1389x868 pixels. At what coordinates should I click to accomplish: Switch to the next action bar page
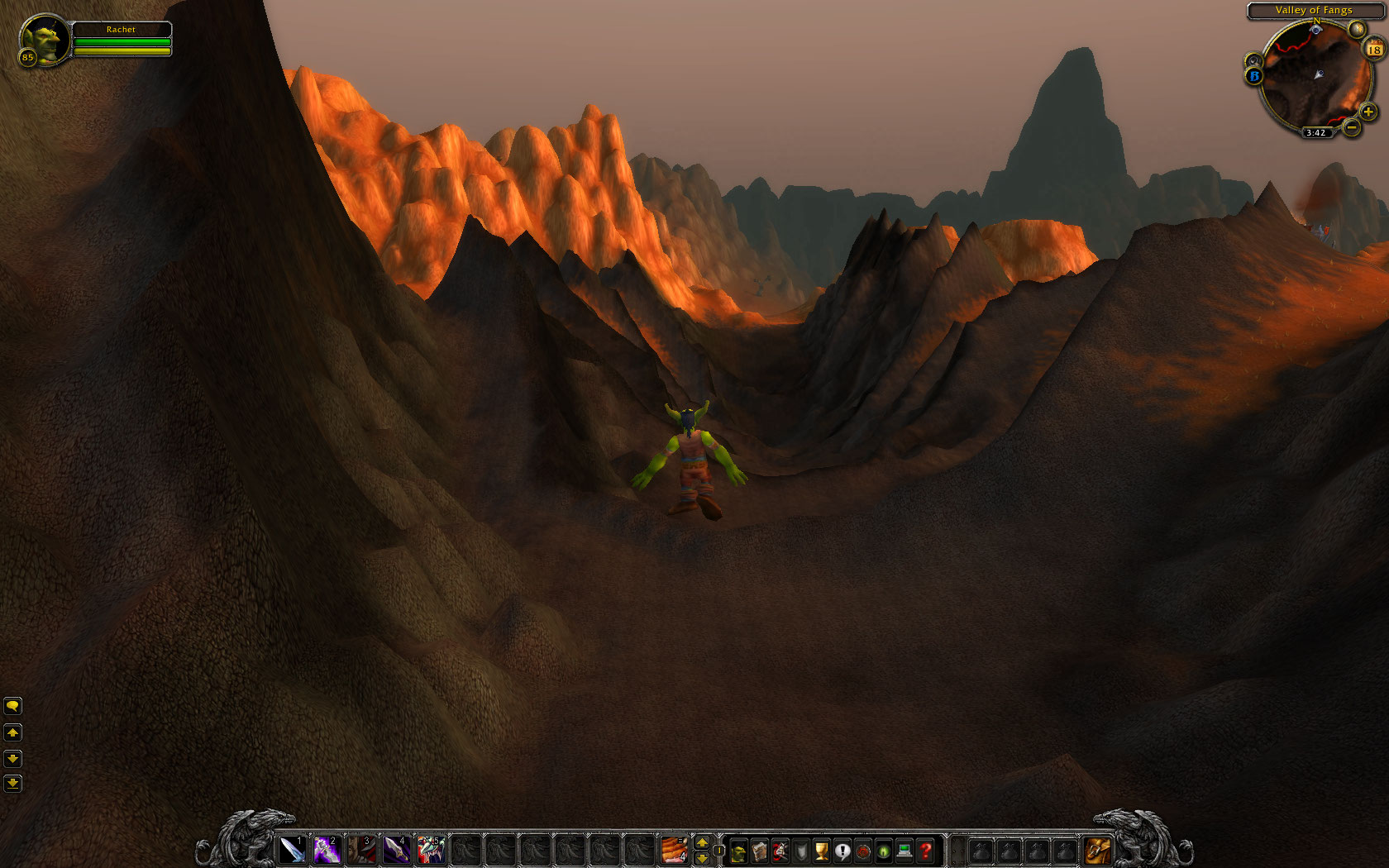point(702,842)
